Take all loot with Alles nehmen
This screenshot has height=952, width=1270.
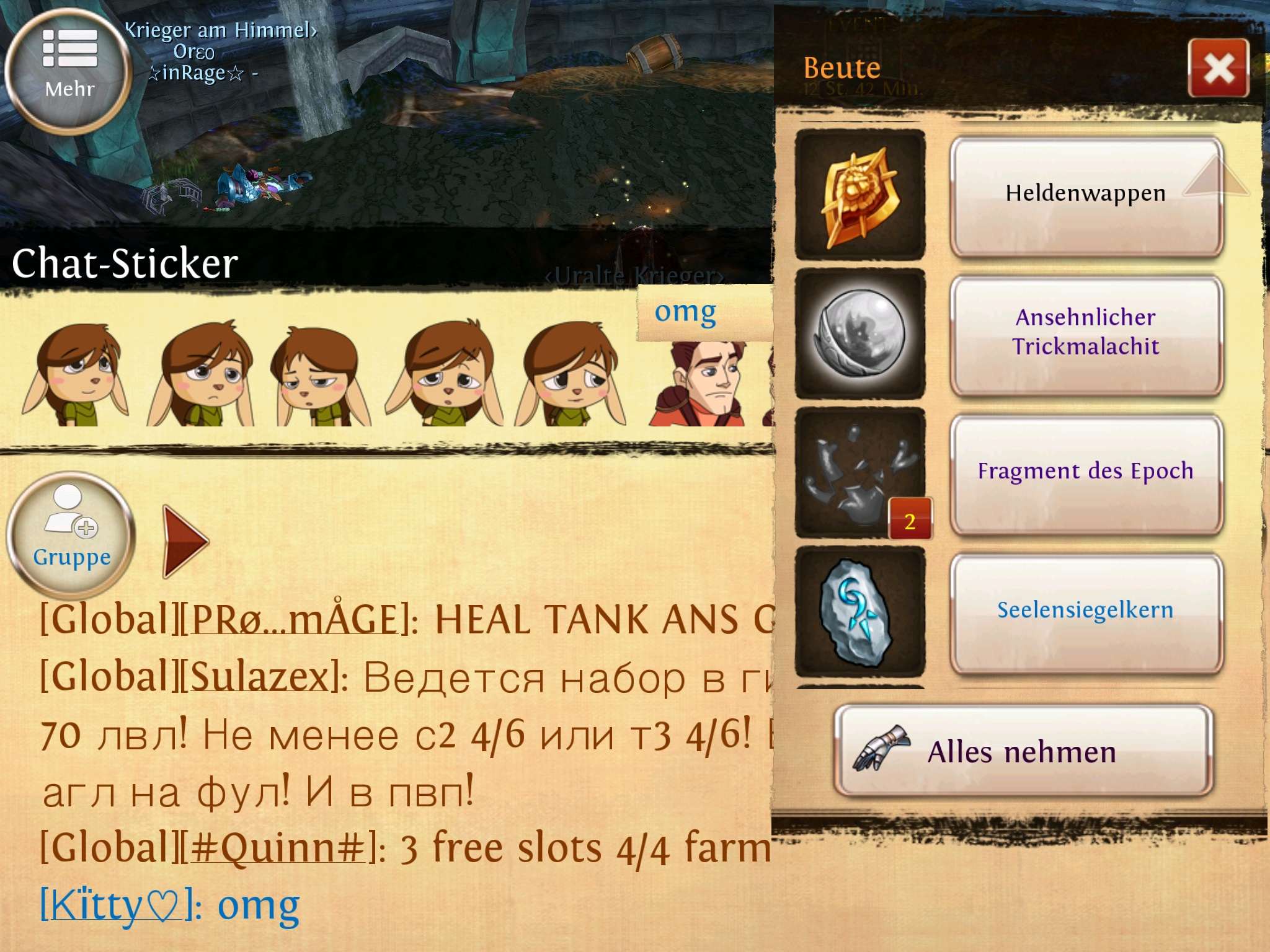tap(1023, 751)
